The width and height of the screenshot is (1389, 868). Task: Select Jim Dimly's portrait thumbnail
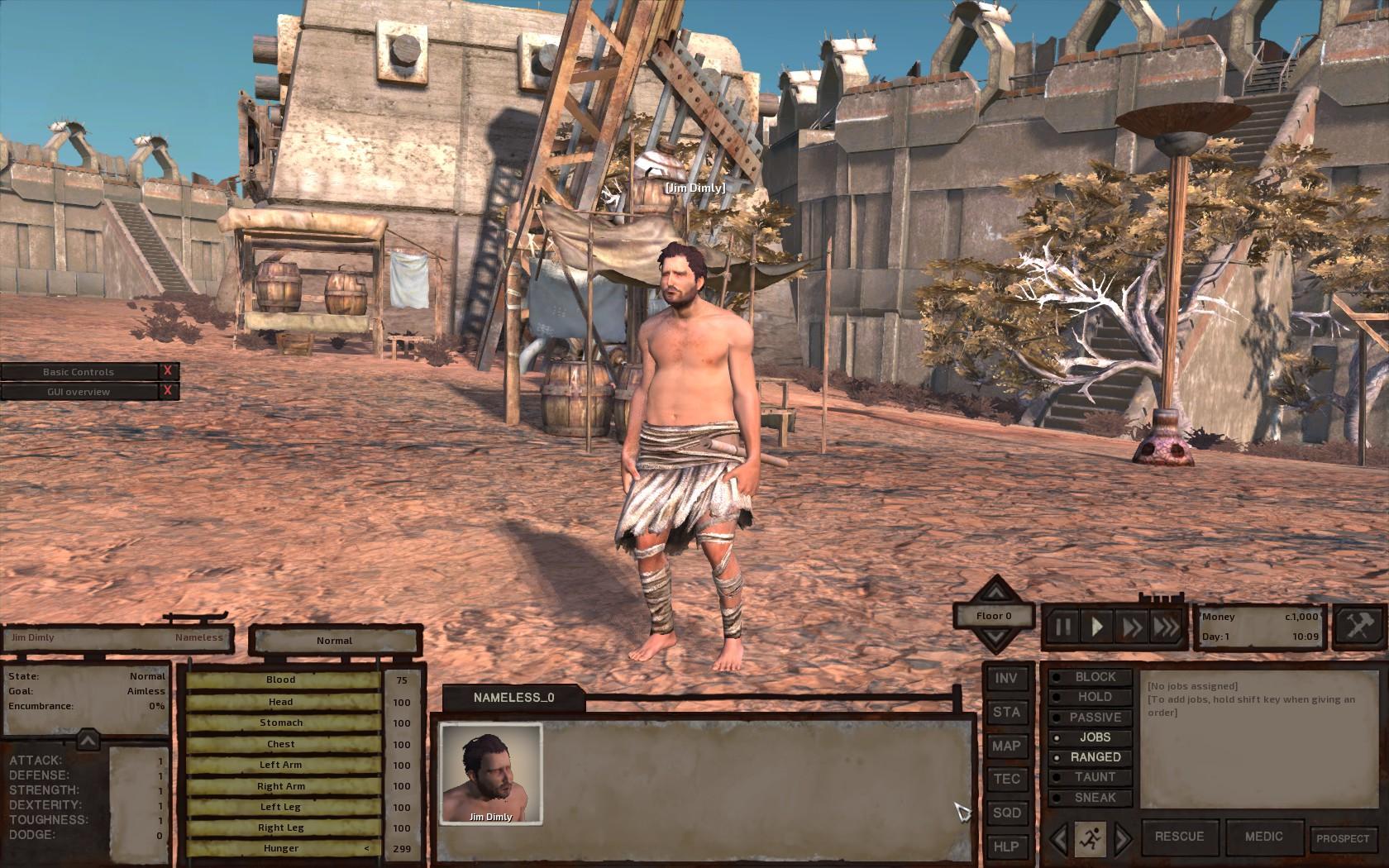pyautogui.click(x=489, y=775)
